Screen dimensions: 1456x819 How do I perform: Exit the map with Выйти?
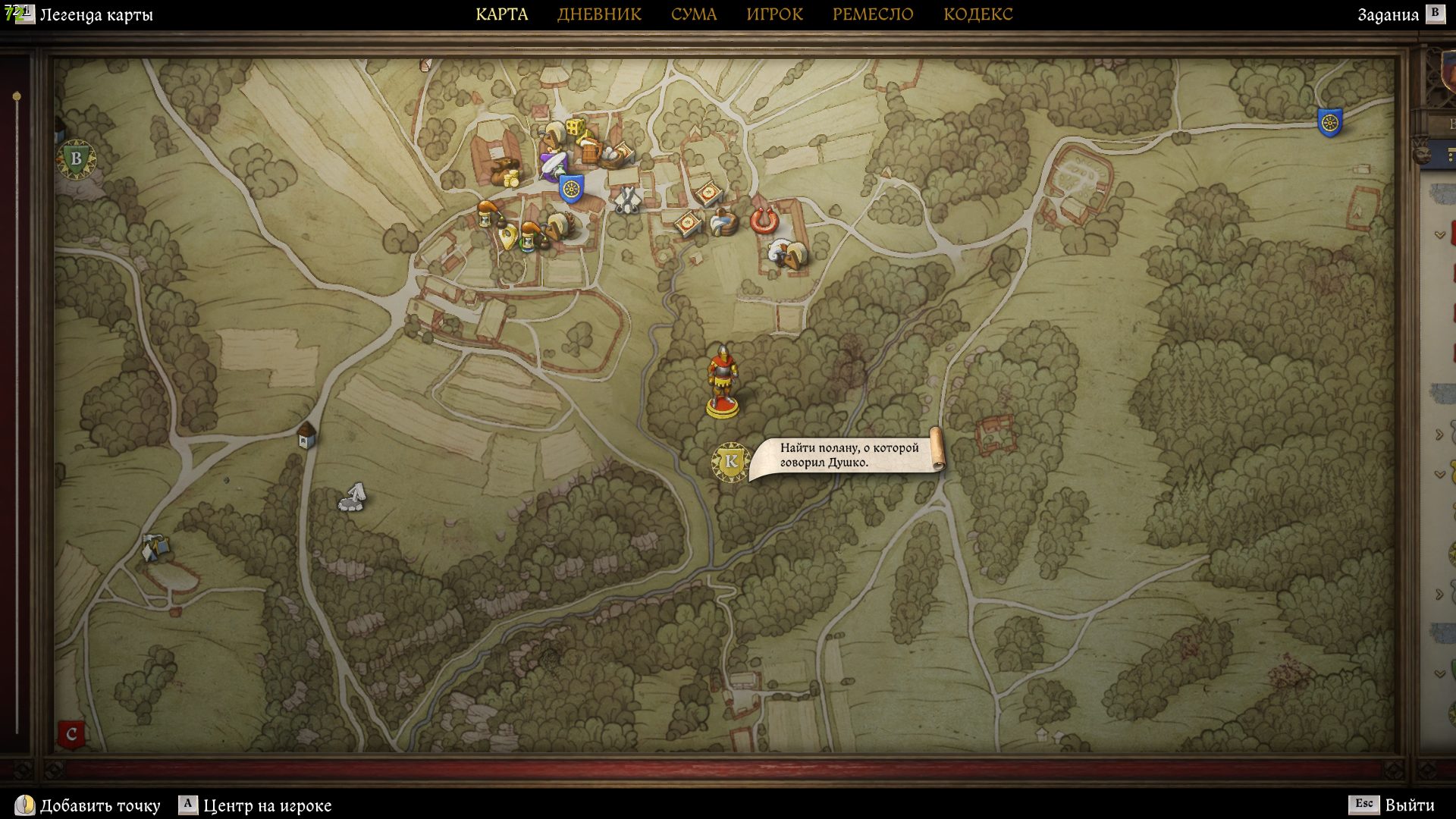[x=1409, y=805]
